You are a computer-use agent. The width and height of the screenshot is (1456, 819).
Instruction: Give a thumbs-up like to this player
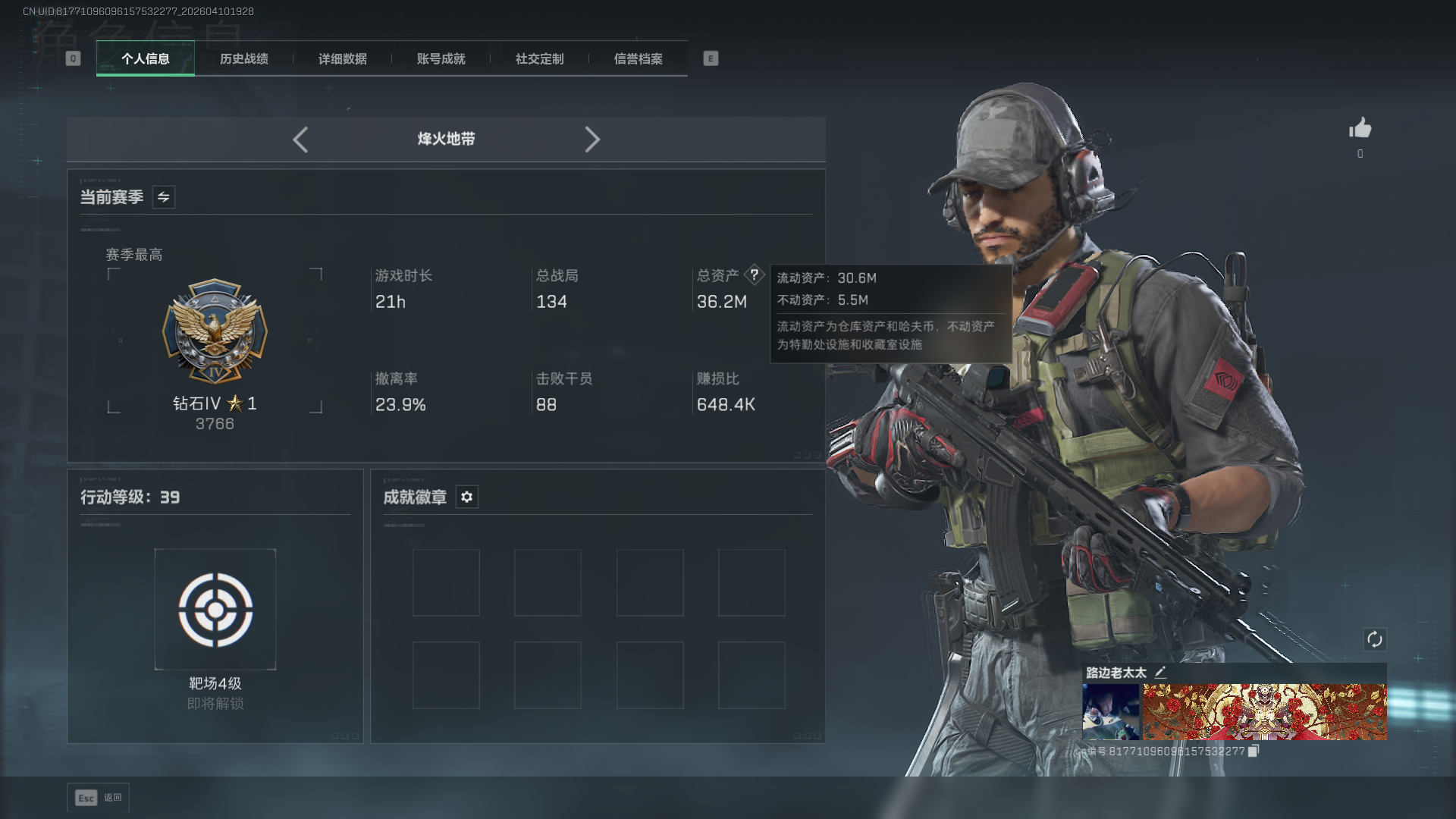(1360, 128)
